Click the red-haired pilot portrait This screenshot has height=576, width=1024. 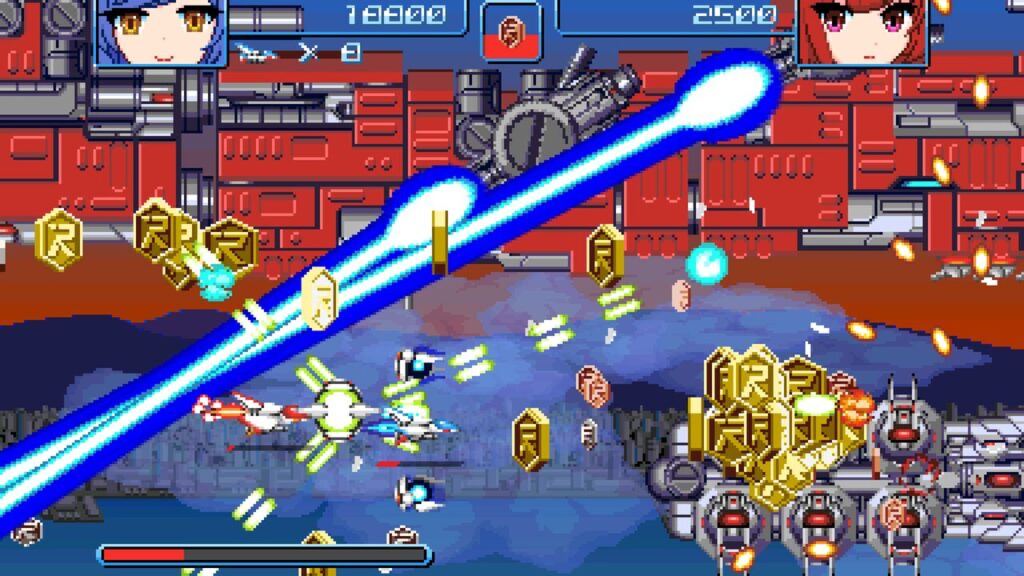click(x=863, y=30)
